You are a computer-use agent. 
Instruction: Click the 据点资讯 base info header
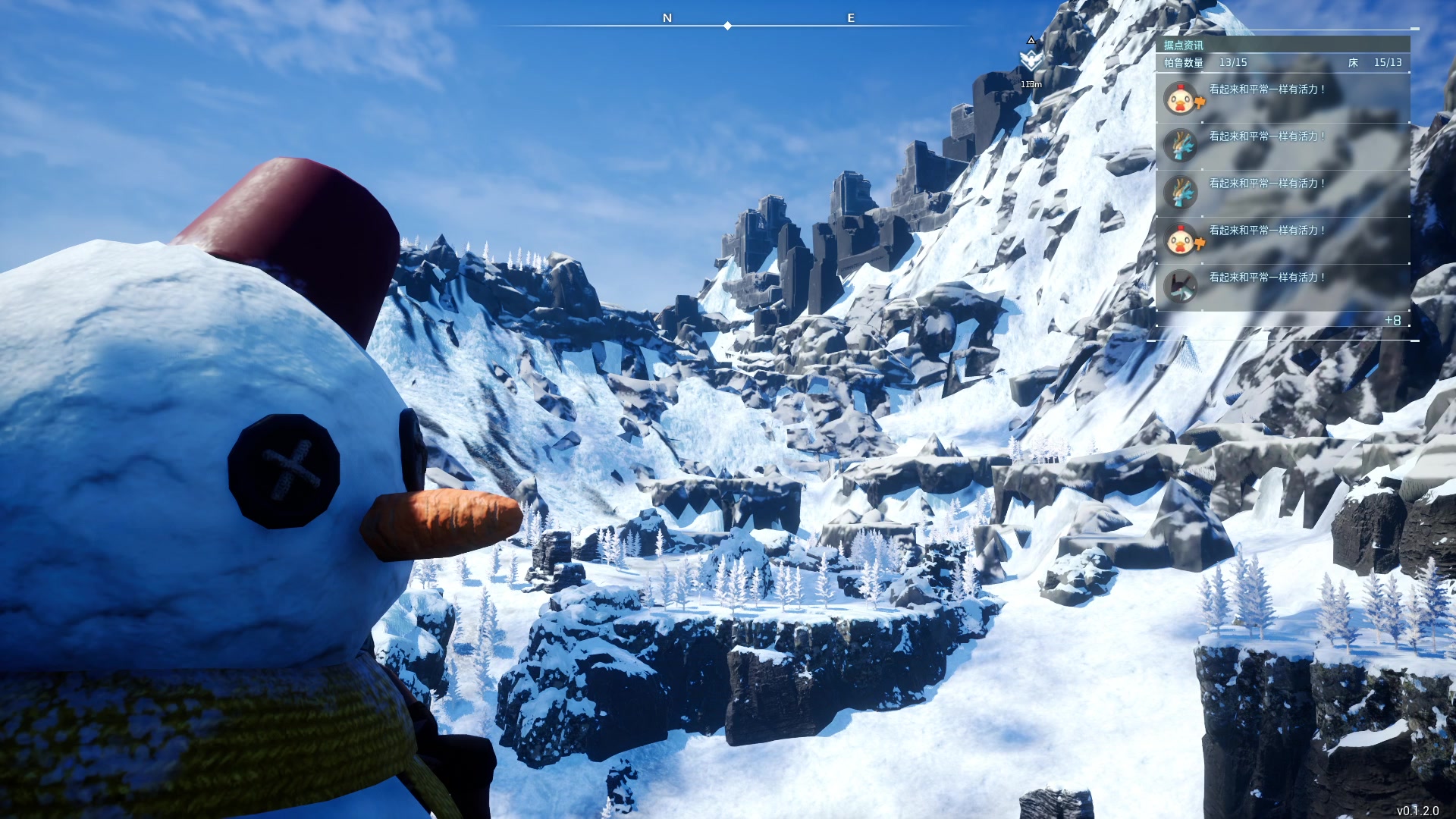(1184, 45)
